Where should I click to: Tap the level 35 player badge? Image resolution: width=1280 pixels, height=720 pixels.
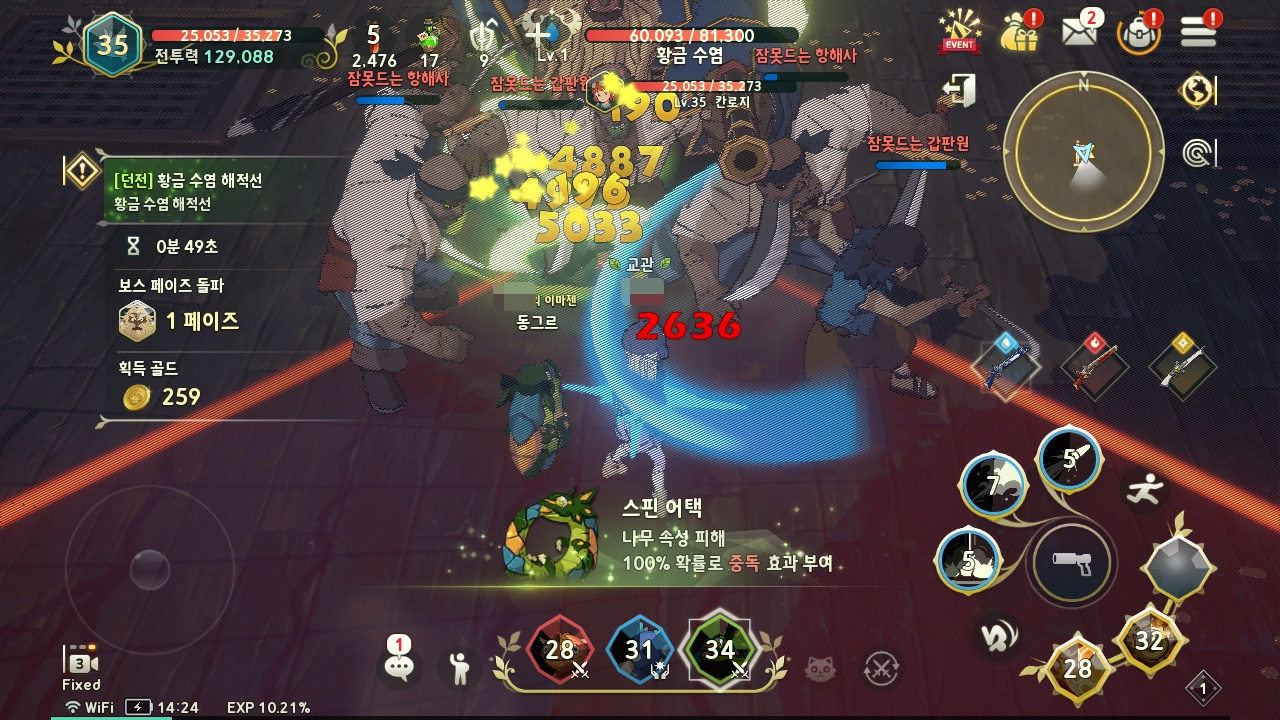(x=112, y=44)
